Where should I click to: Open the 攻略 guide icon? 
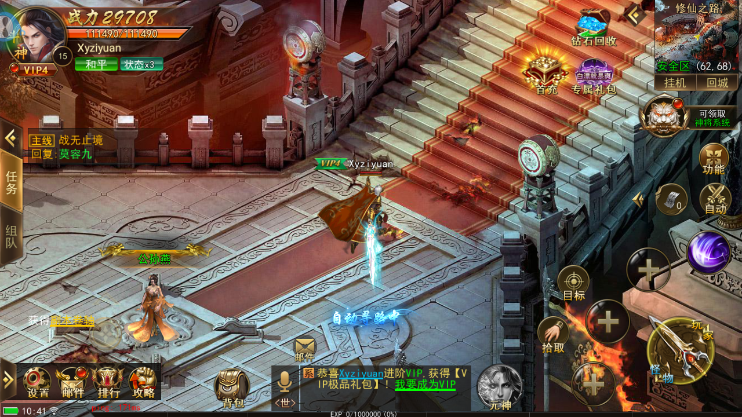142,382
